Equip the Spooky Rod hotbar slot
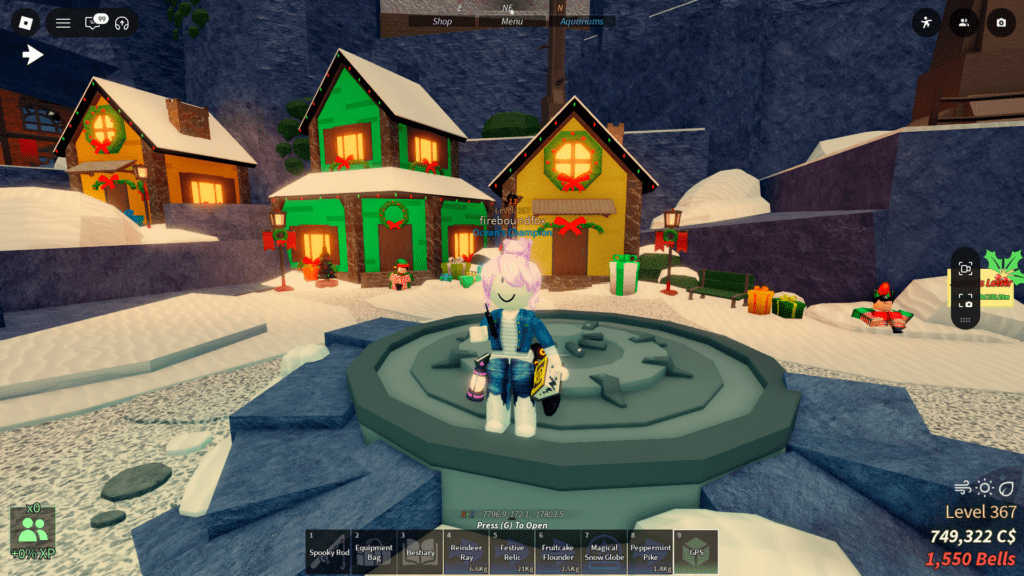The height and width of the screenshot is (576, 1024). (x=328, y=552)
